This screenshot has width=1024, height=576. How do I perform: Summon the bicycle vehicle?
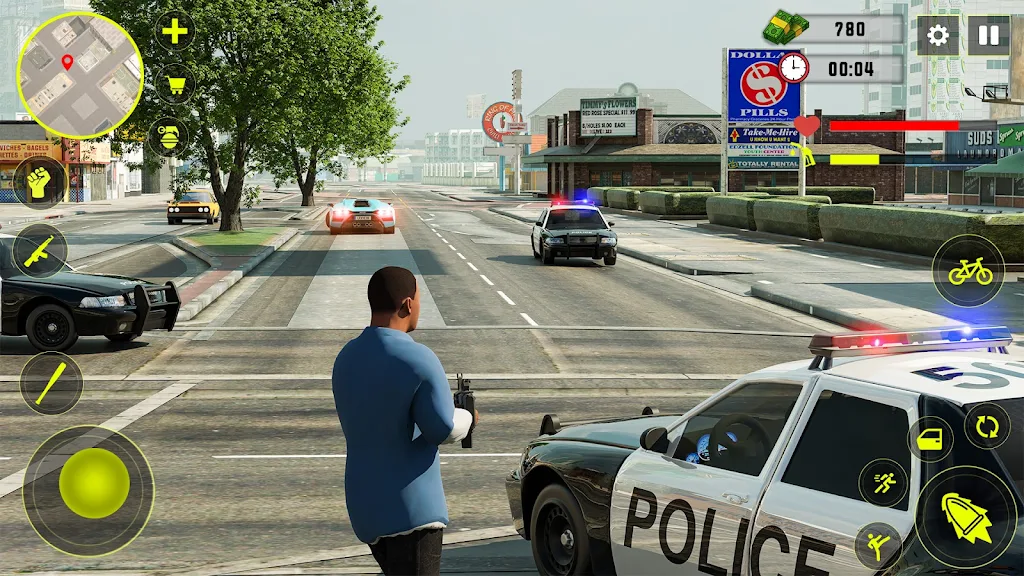pos(969,271)
